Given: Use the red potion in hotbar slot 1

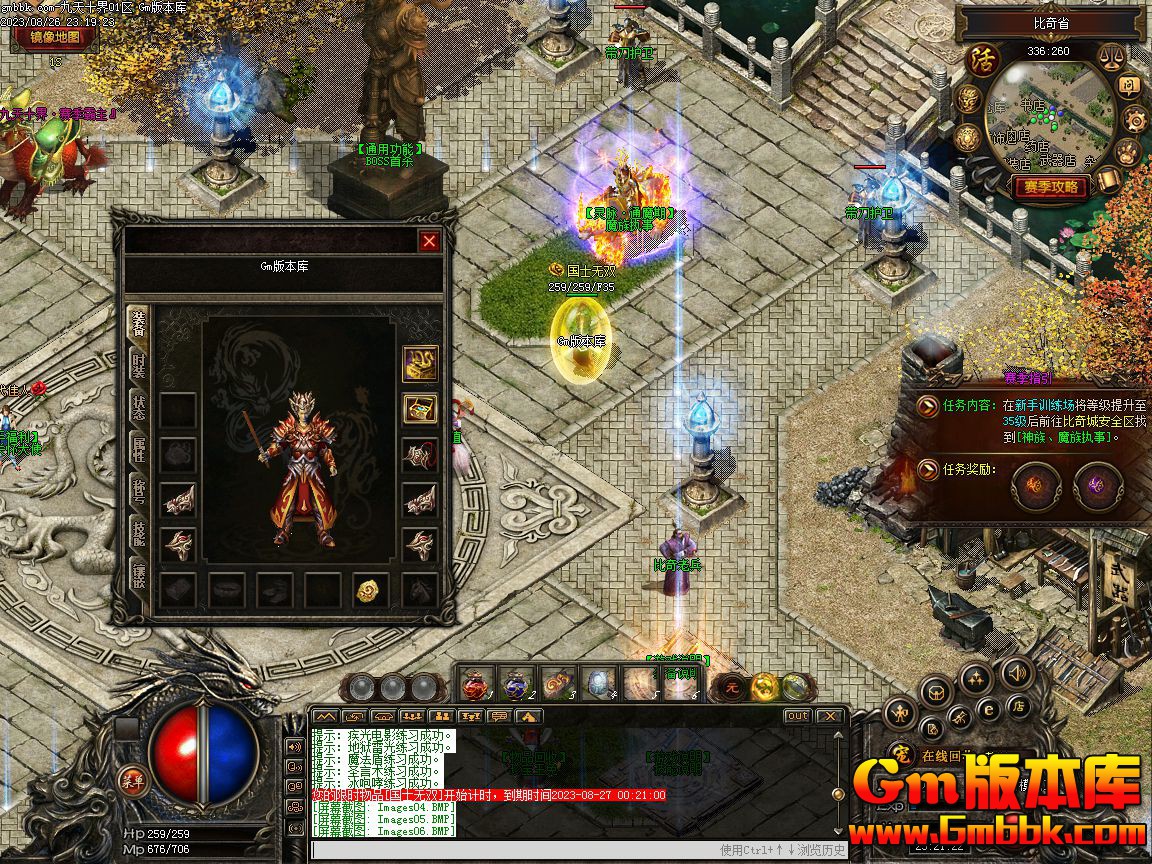Looking at the screenshot, I should (477, 684).
